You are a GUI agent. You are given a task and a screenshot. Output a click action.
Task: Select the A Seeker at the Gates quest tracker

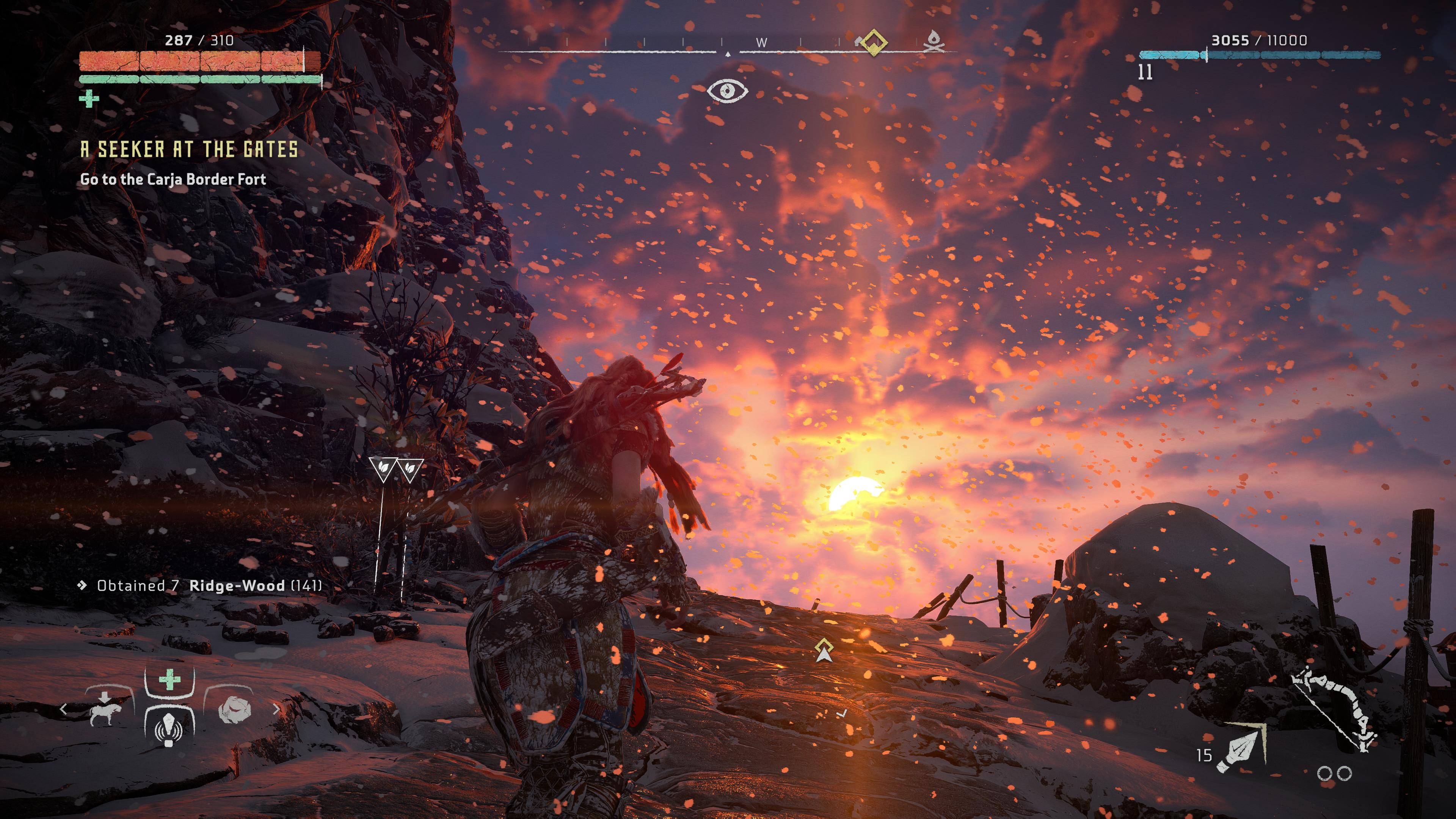(x=189, y=150)
